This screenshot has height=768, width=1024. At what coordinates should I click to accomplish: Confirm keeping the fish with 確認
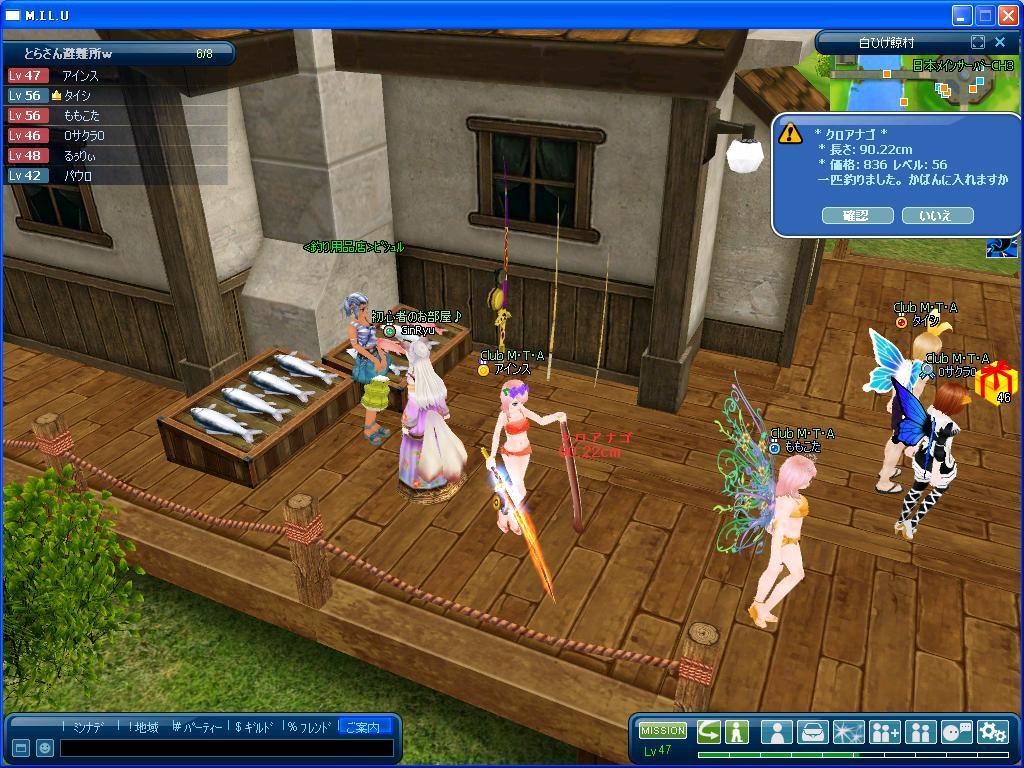[x=857, y=215]
